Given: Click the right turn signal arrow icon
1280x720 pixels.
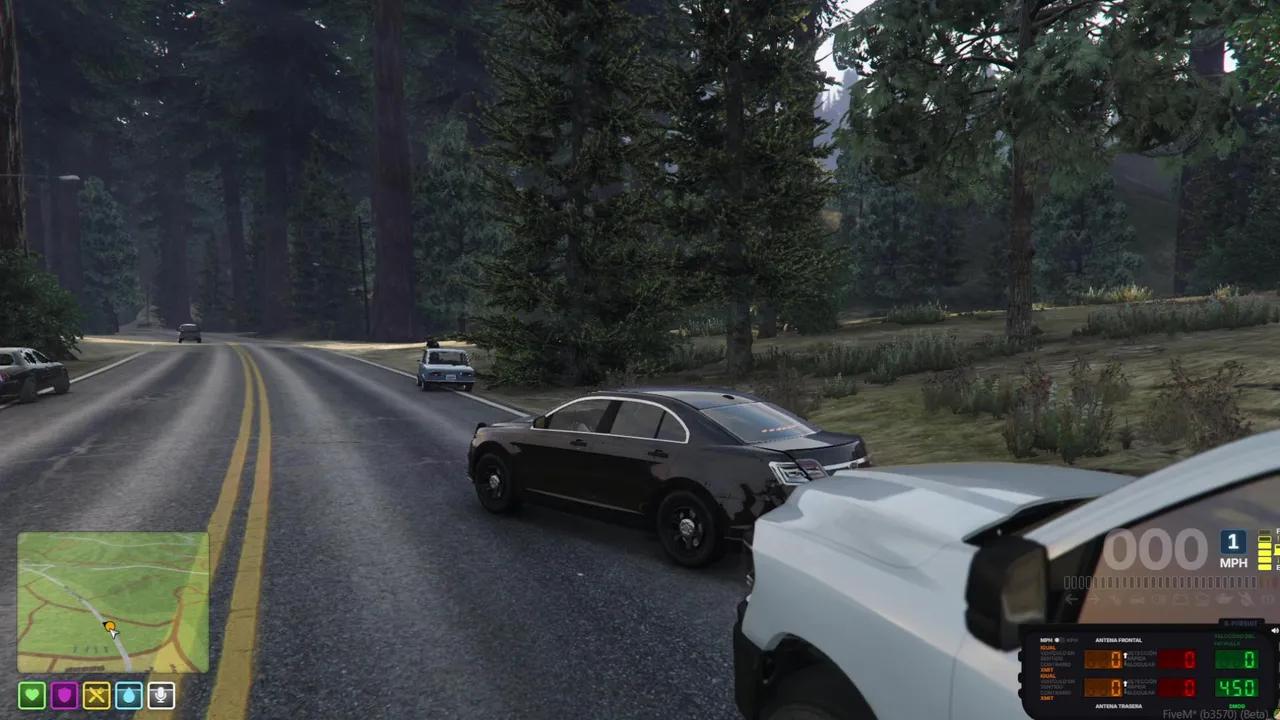Looking at the screenshot, I should coord(1093,598).
